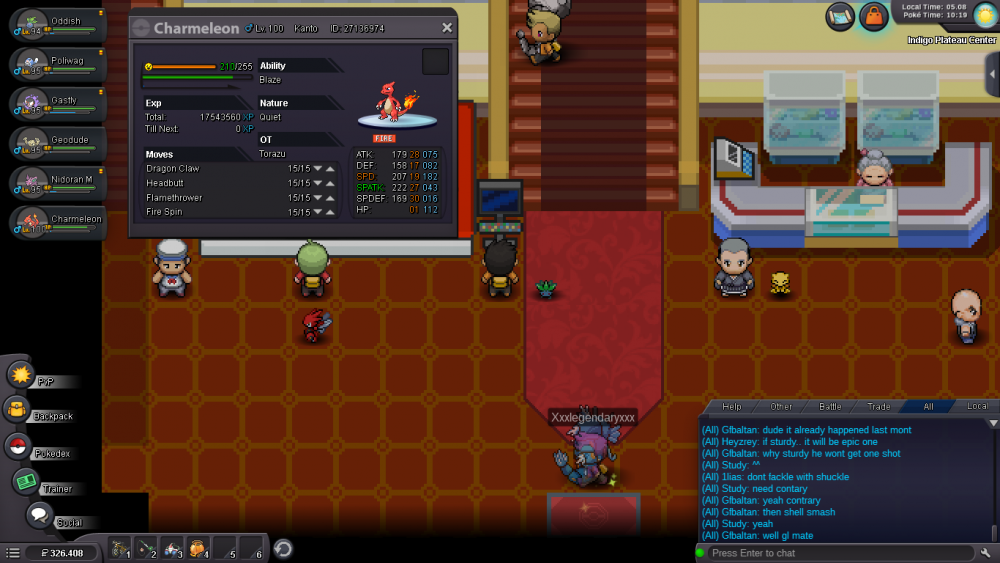Open the PvP menu
Screen dimensions: 1000x563
(x=22, y=375)
